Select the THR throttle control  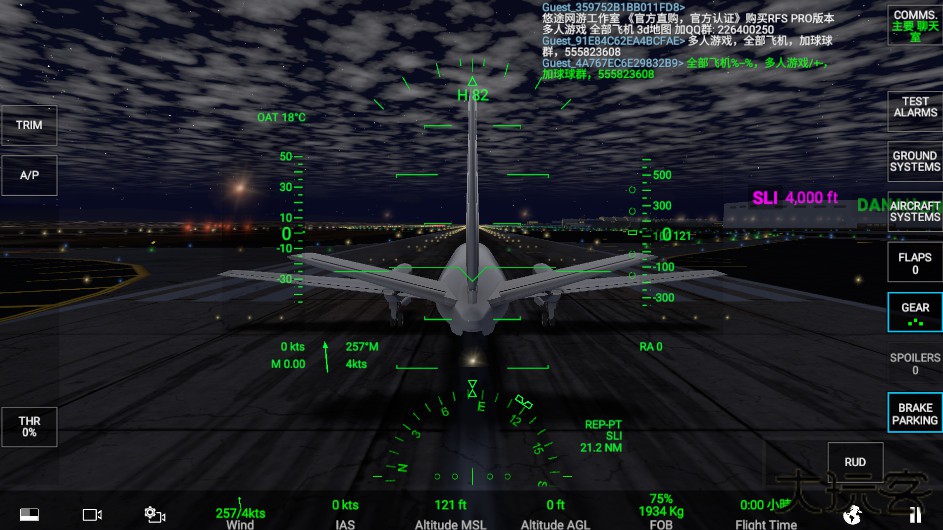pos(29,427)
